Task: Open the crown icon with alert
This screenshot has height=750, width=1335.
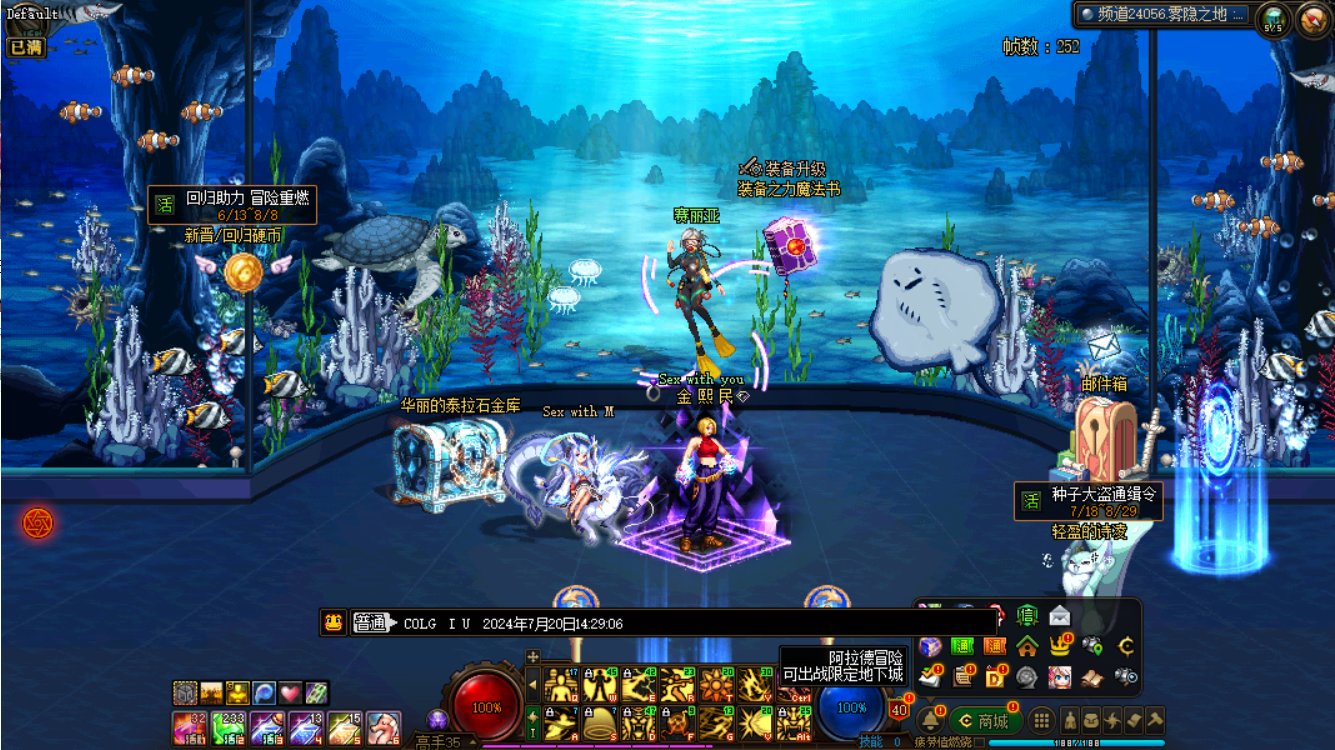Action: click(1060, 646)
